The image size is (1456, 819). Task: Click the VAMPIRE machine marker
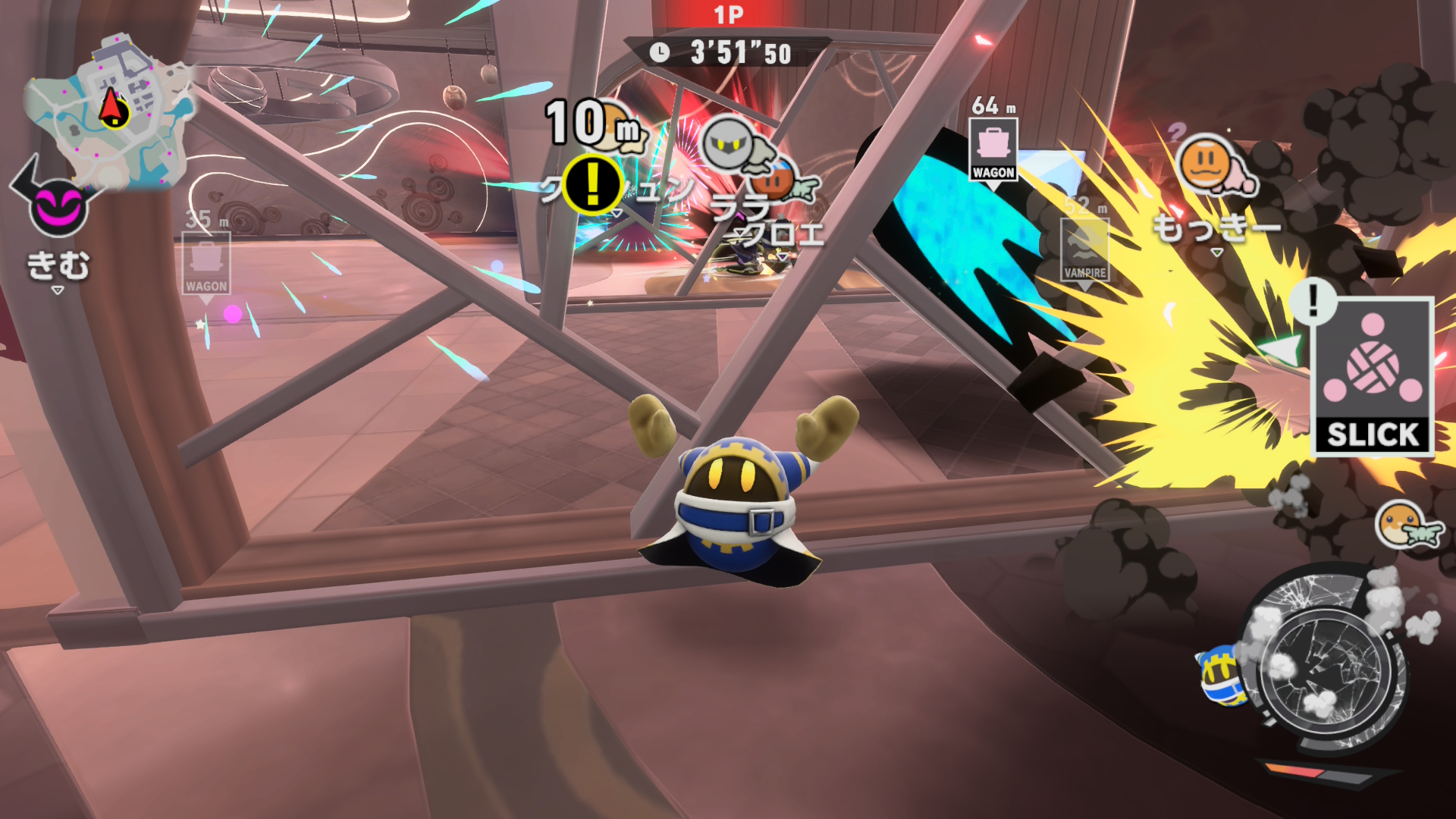click(x=1084, y=250)
